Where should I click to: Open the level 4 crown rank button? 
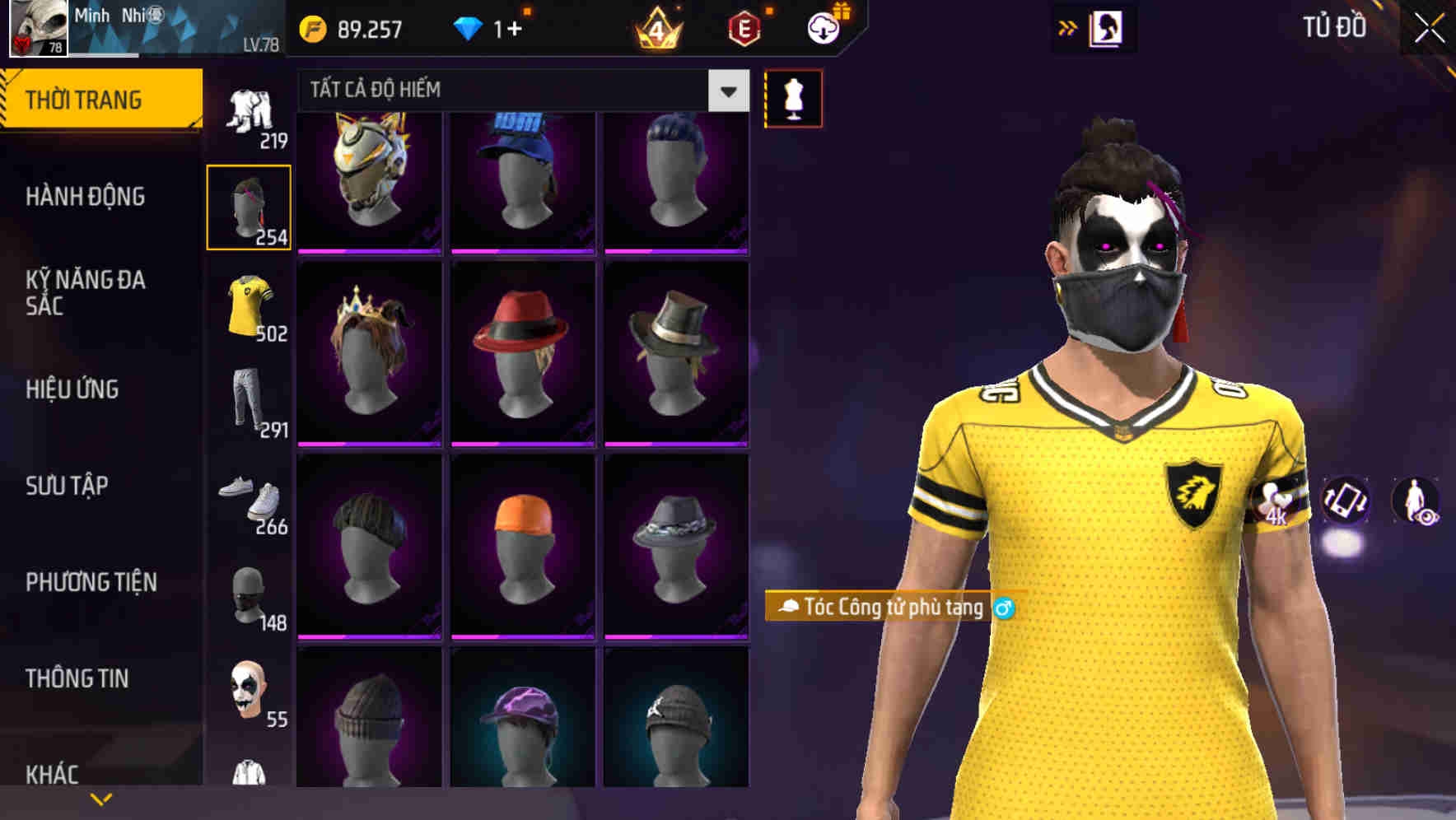655,29
